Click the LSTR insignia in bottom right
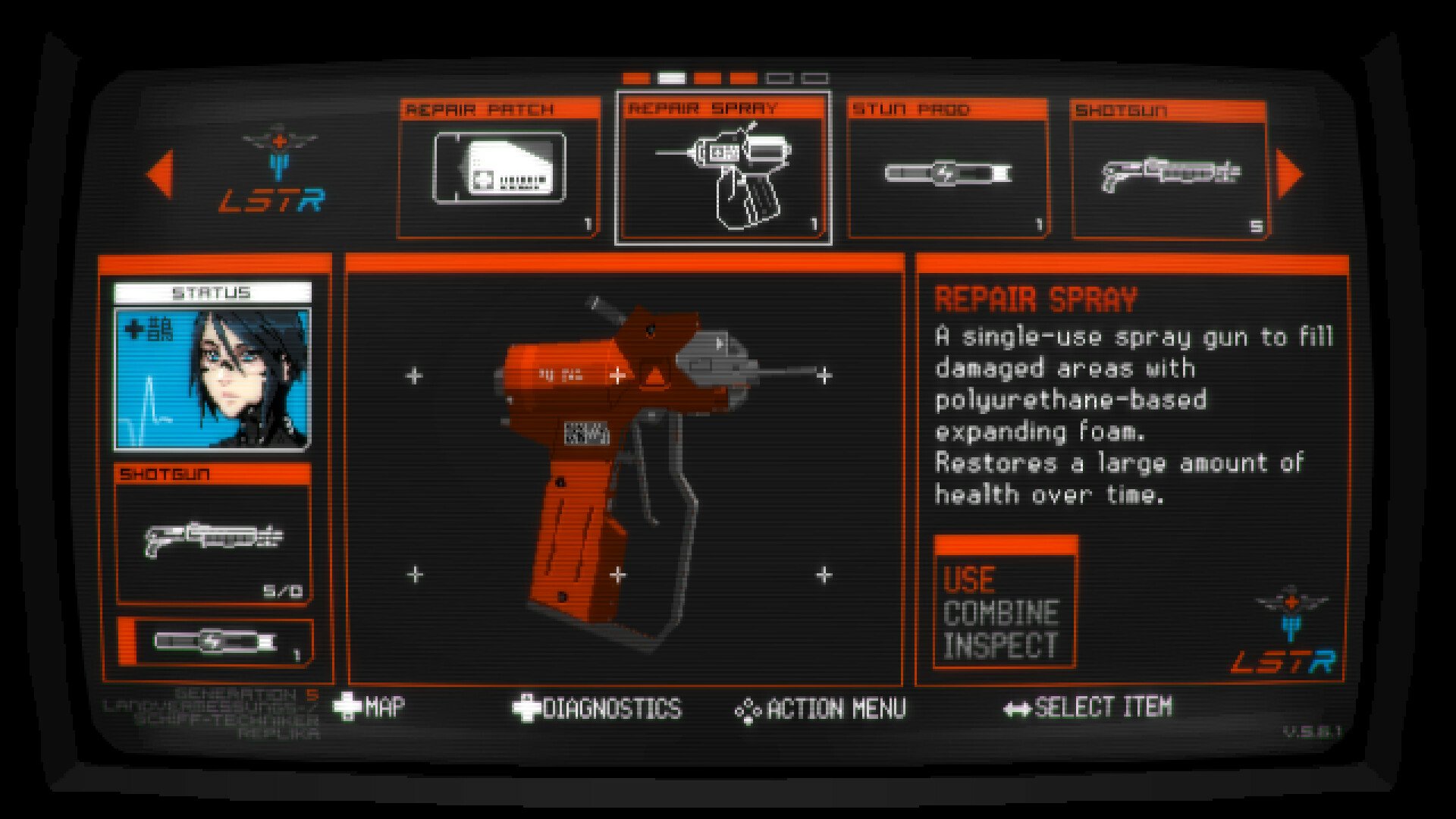This screenshot has height=819, width=1456. (x=1291, y=606)
